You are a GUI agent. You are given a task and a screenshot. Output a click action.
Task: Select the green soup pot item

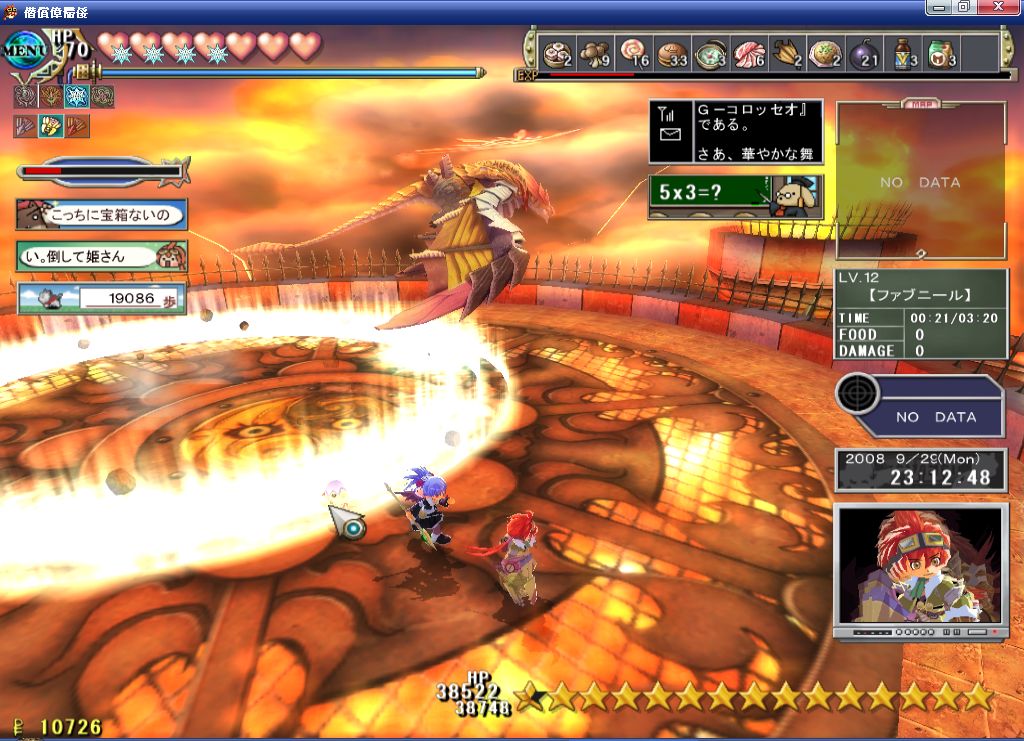click(x=711, y=53)
